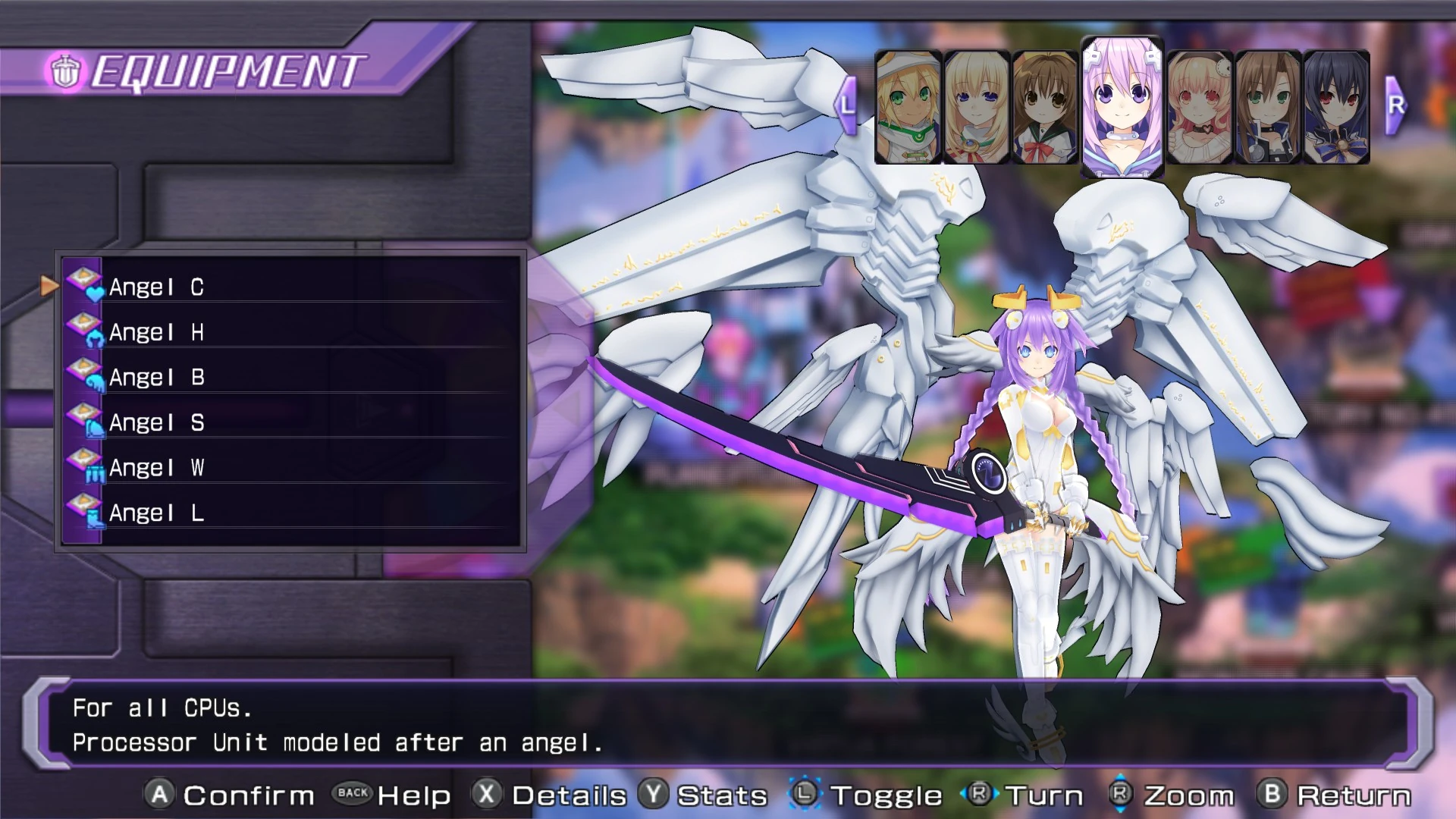Select the black-haired character's portrait on far right
This screenshot has width=1456, height=819.
click(x=1338, y=105)
